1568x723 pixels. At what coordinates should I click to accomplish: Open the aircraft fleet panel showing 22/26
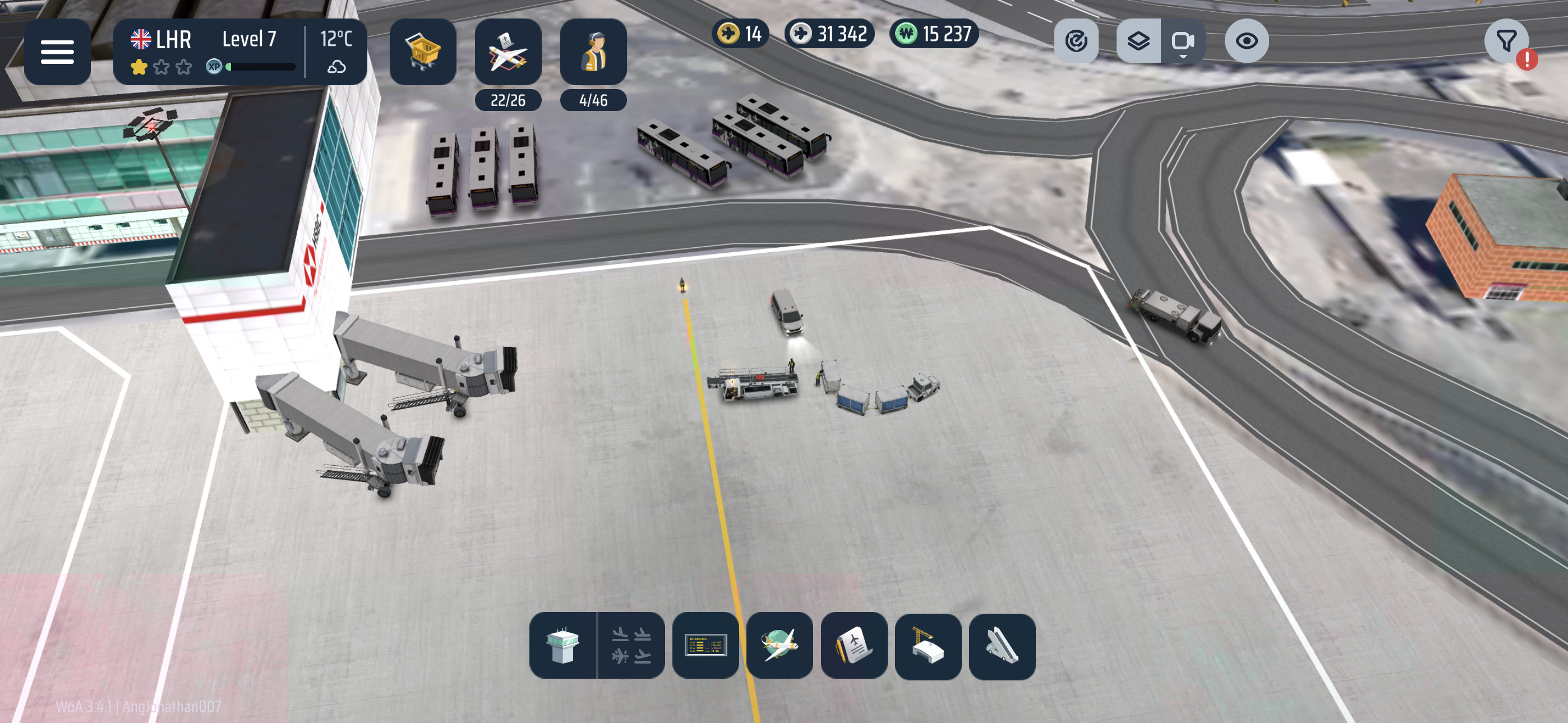coord(508,52)
